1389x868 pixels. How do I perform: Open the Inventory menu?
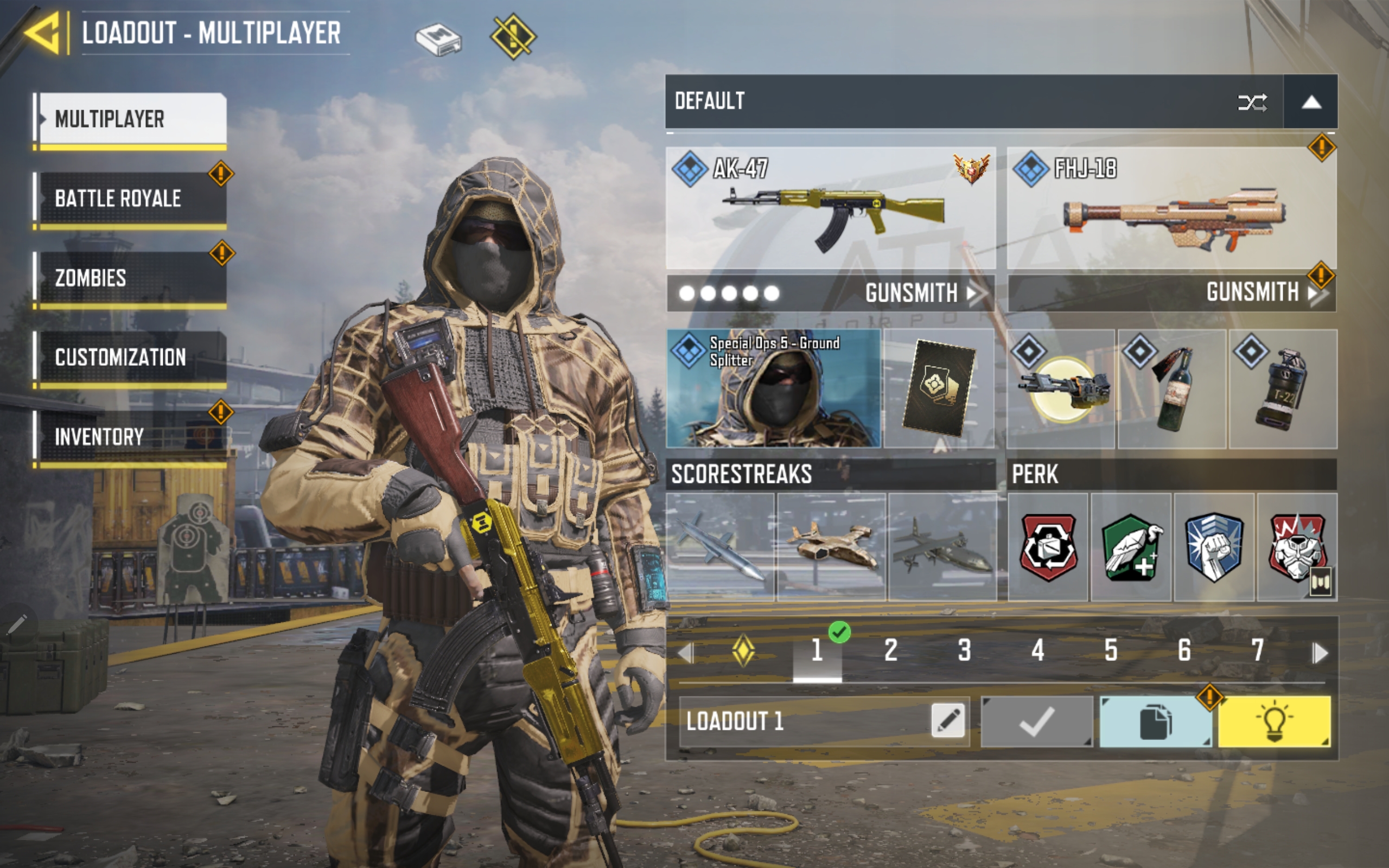click(132, 436)
